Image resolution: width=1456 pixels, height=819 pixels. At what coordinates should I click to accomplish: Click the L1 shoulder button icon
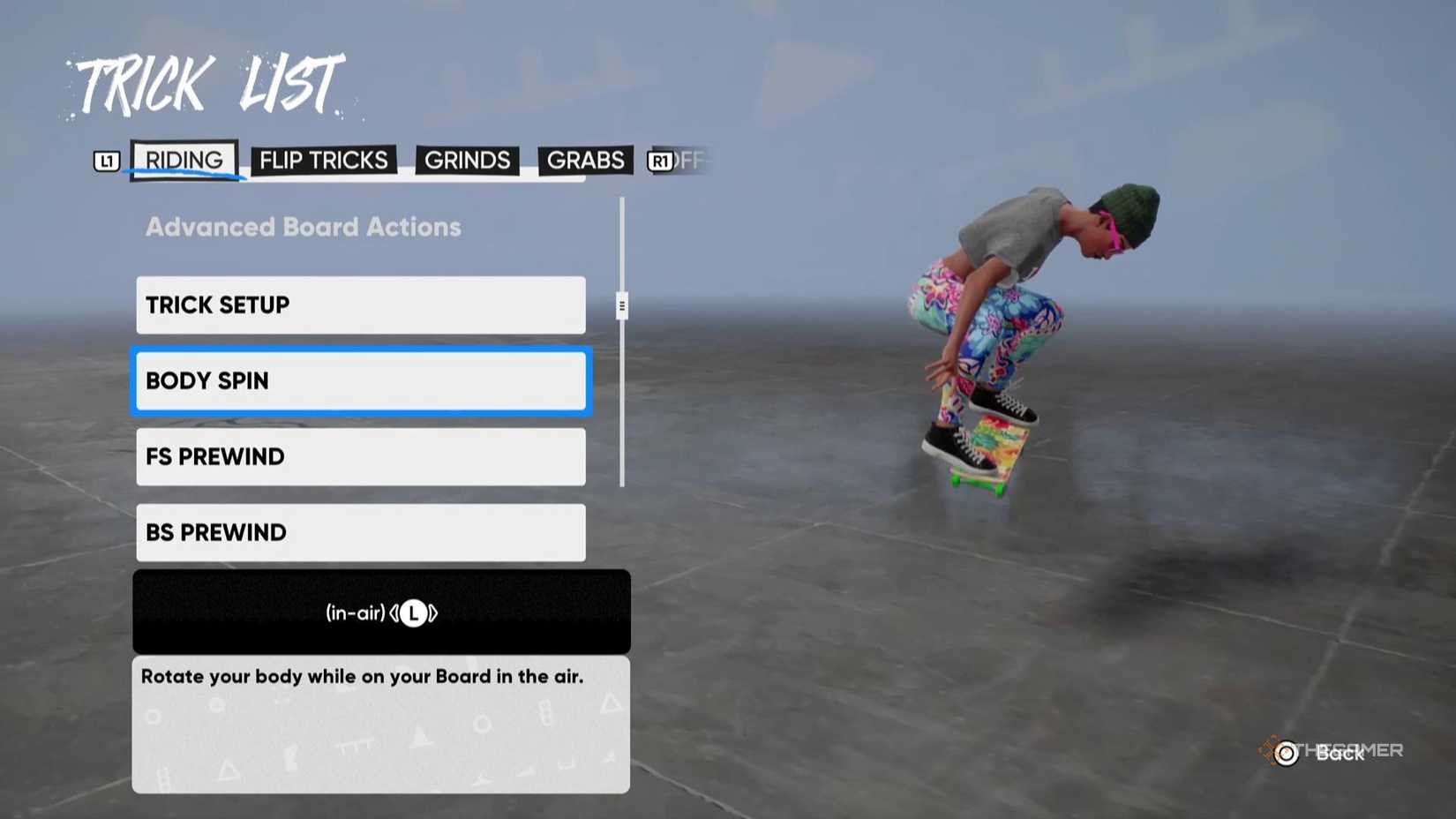tap(107, 160)
